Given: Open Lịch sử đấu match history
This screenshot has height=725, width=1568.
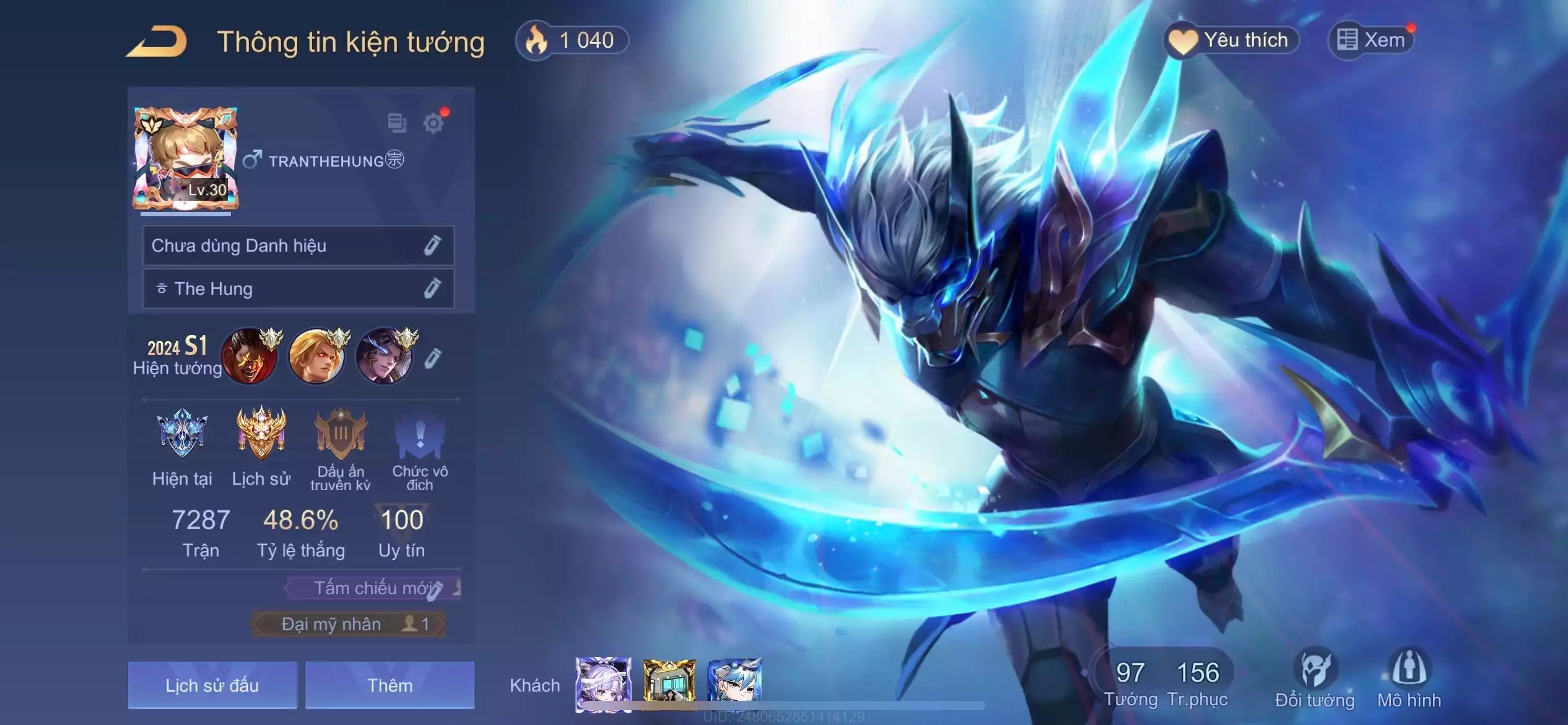Looking at the screenshot, I should point(212,685).
